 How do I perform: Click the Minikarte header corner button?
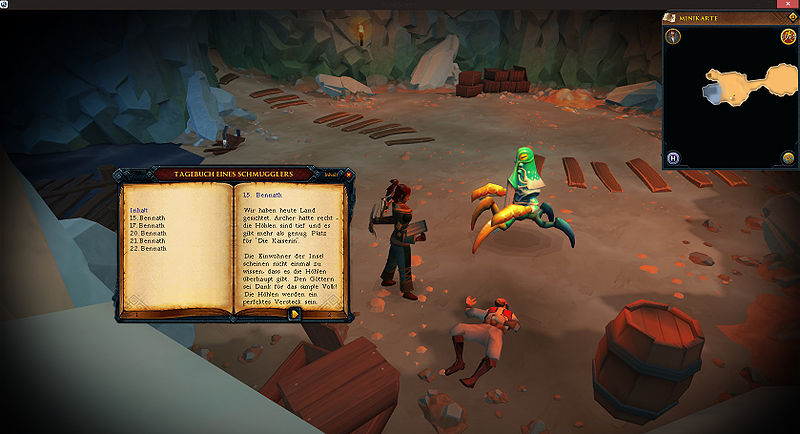point(789,18)
